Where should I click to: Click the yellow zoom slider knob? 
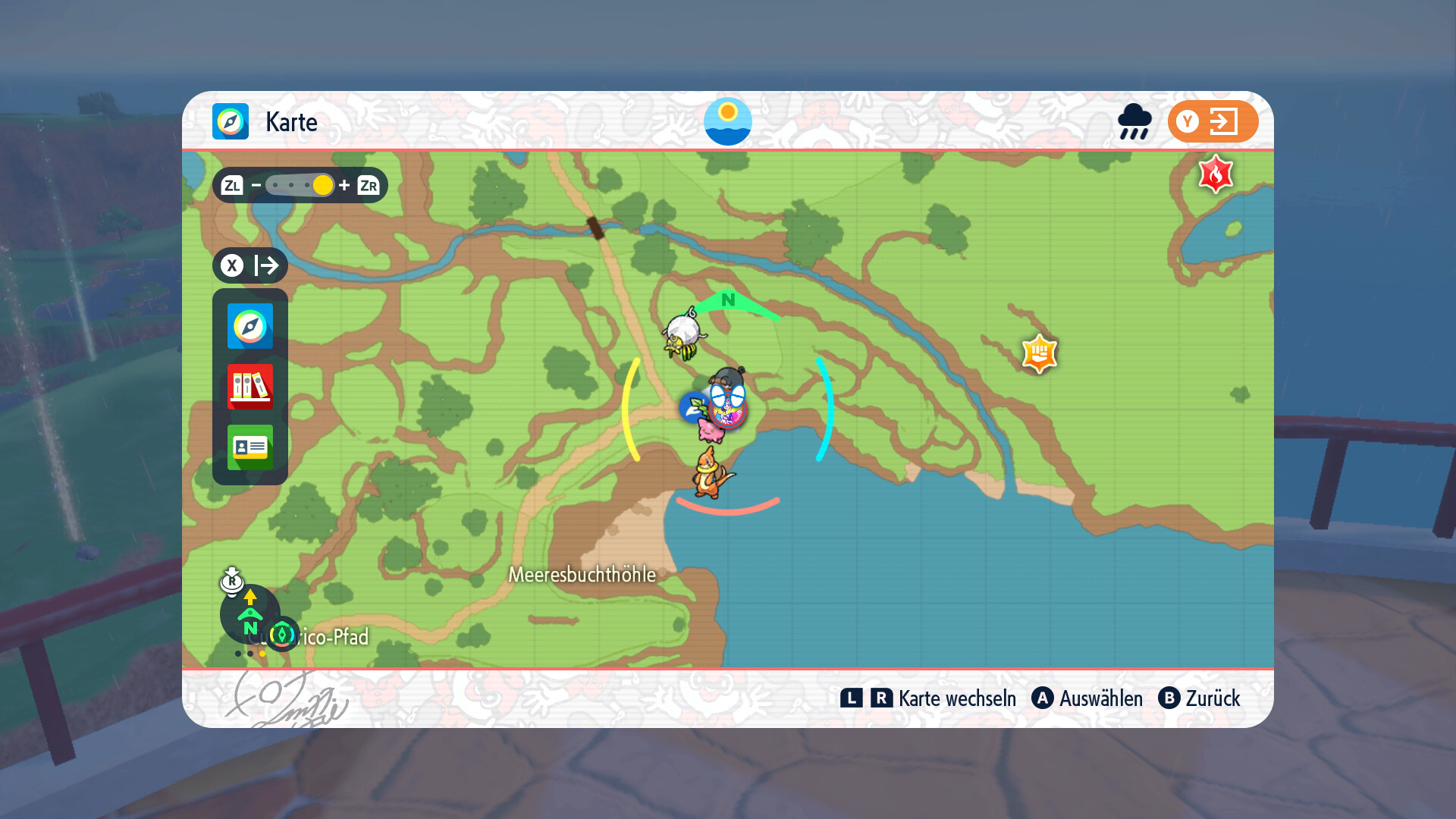[x=322, y=185]
